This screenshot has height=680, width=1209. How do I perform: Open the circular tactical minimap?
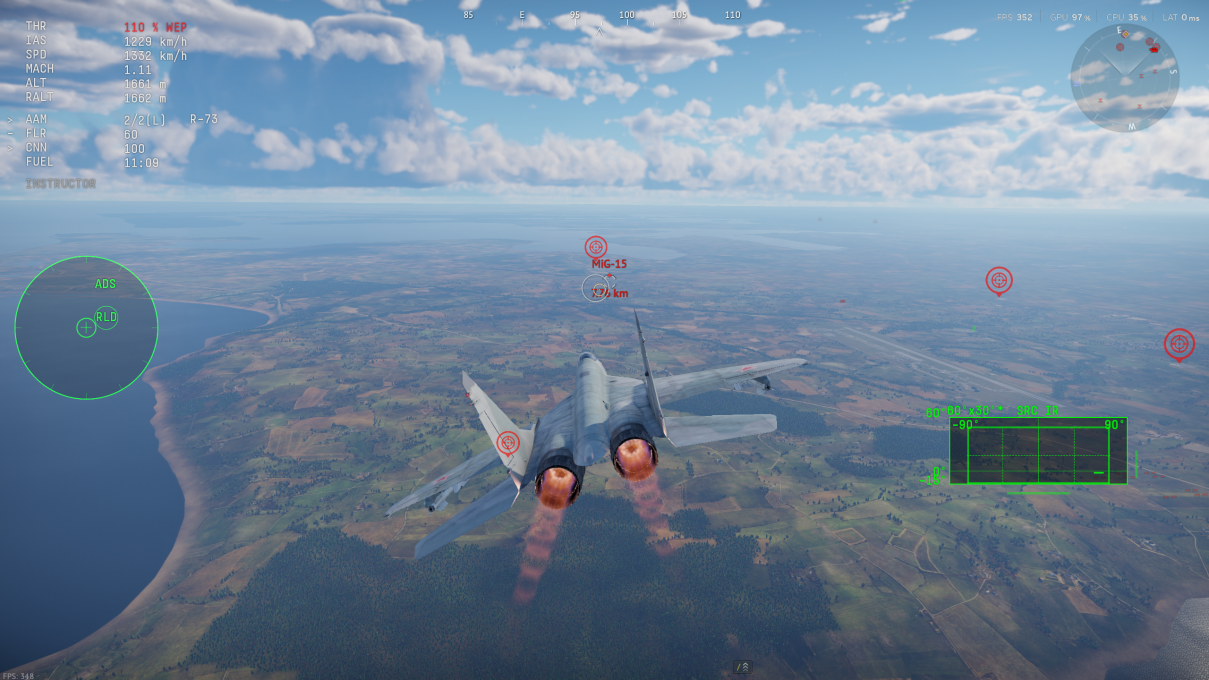coord(1124,77)
